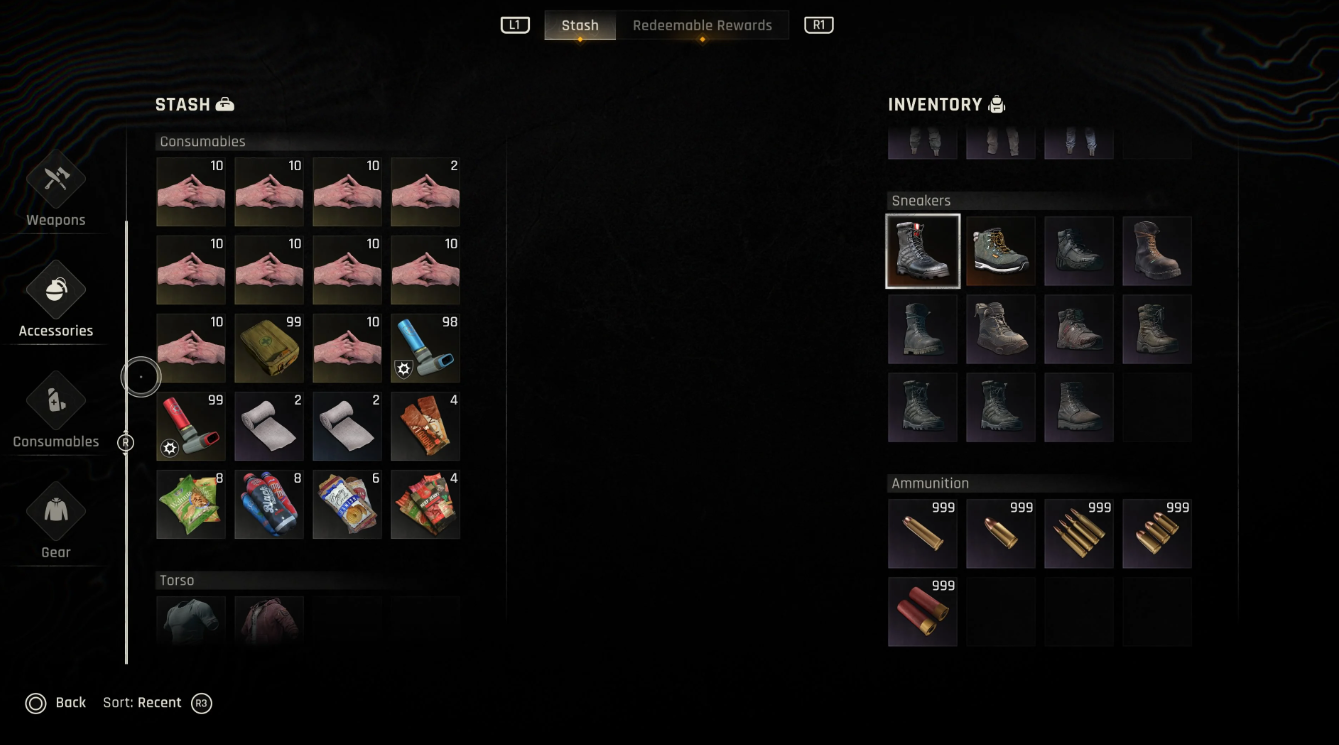1339x745 pixels.
Task: Pick the beef jerky packs slot
Action: tap(425, 505)
